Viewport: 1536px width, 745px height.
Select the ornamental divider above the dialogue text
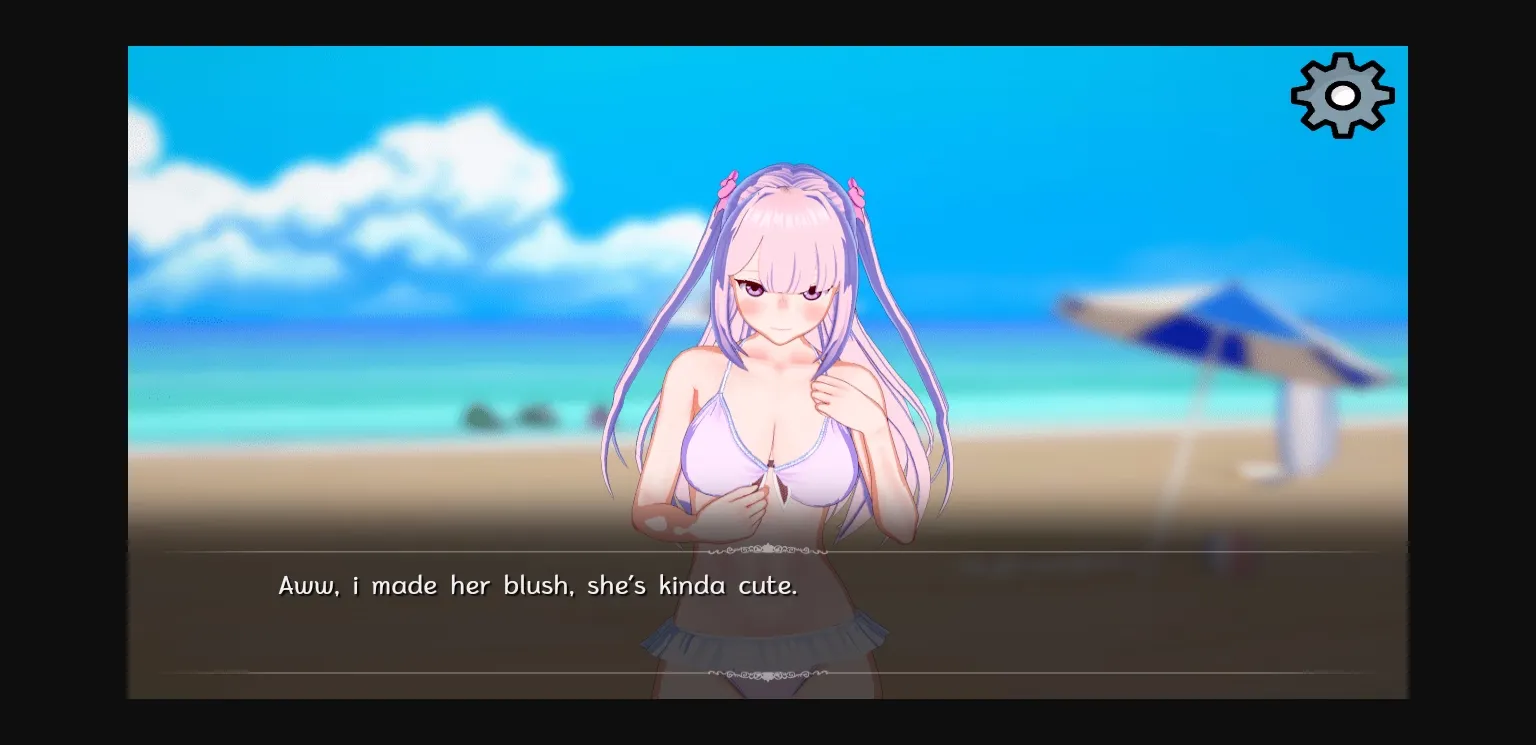pos(768,550)
